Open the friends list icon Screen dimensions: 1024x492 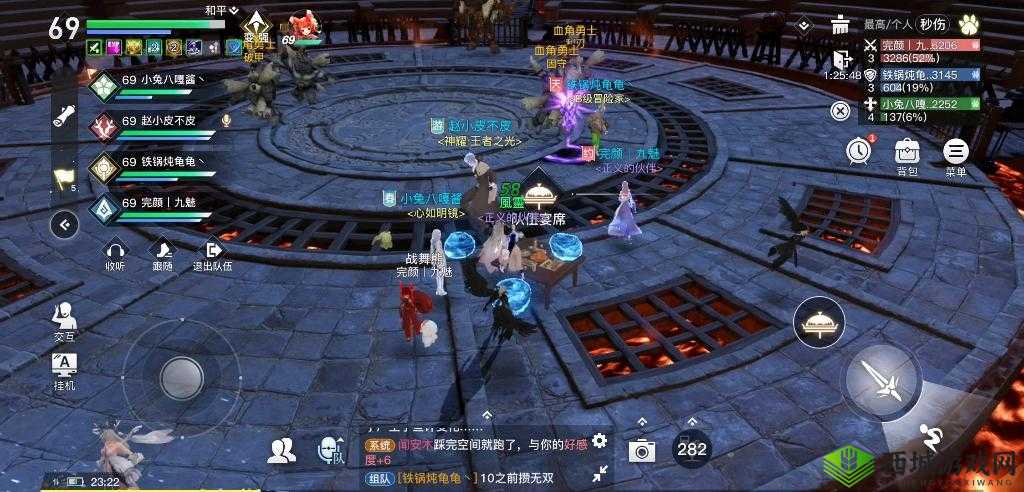[x=282, y=451]
